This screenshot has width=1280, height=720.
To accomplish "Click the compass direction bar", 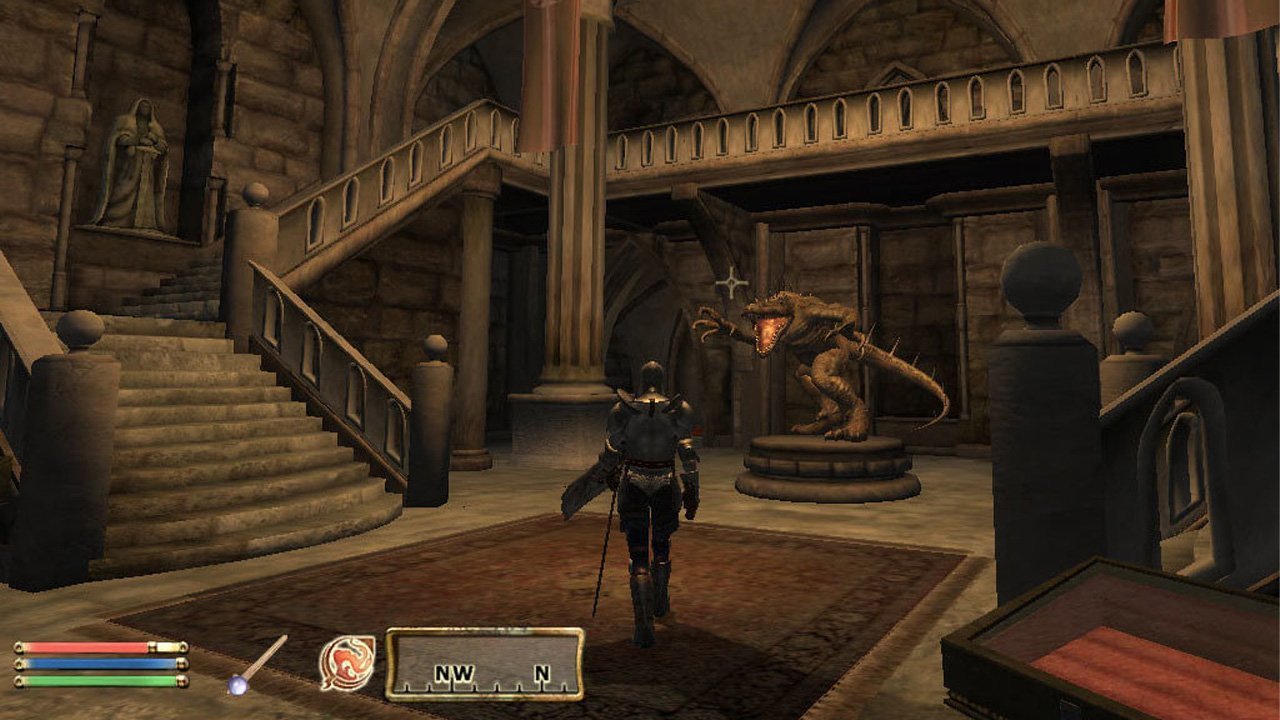I will click(484, 663).
